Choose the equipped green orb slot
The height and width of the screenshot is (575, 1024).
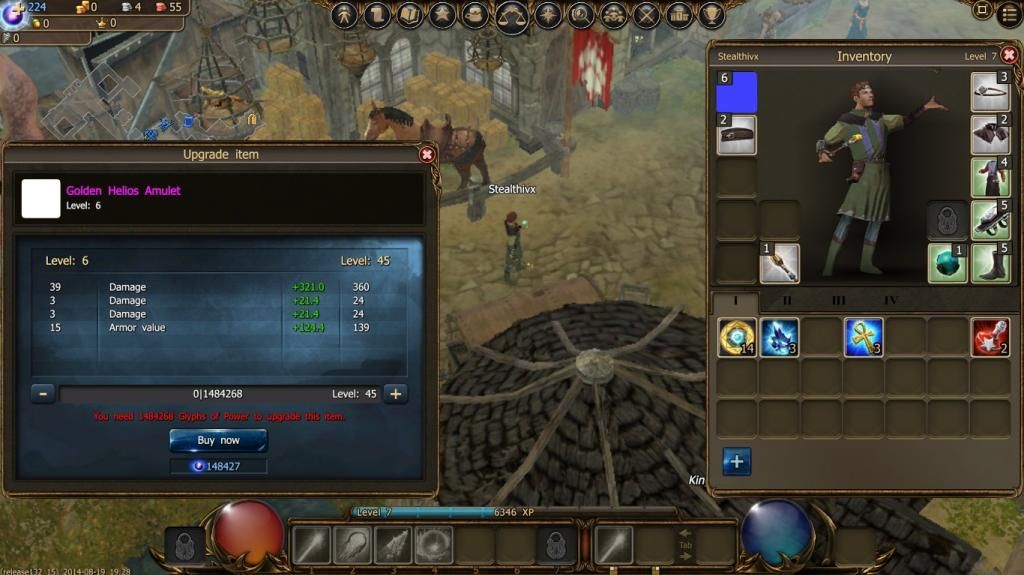pos(947,263)
